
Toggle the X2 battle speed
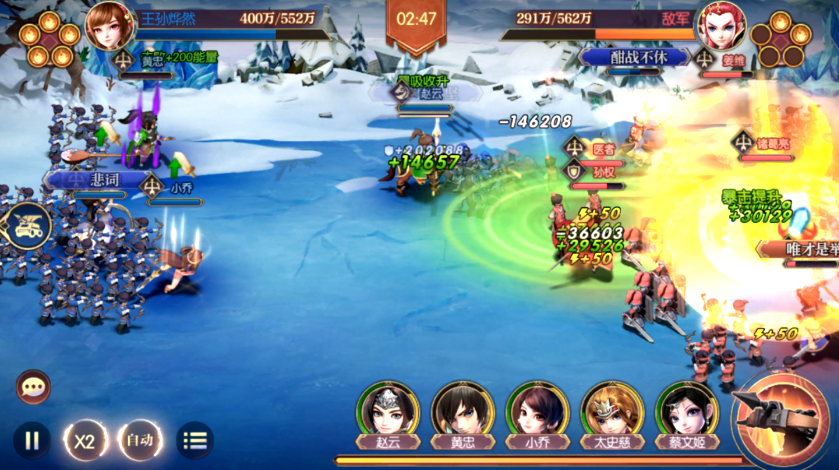[86, 440]
